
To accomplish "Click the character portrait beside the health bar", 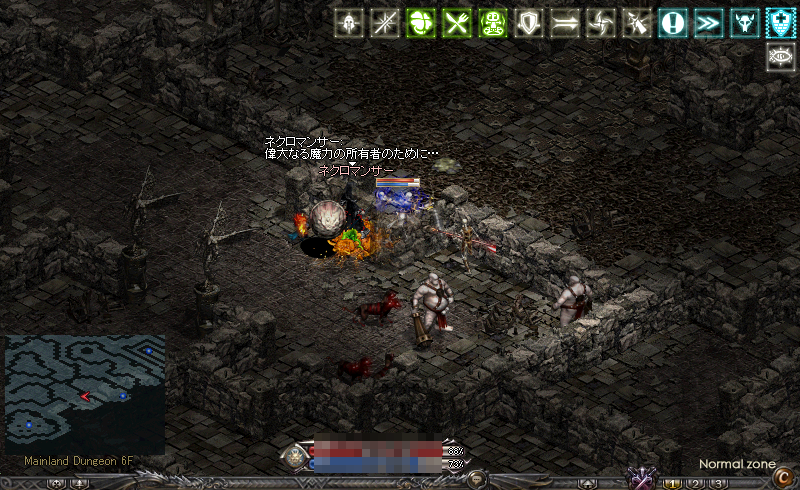I will [x=296, y=457].
